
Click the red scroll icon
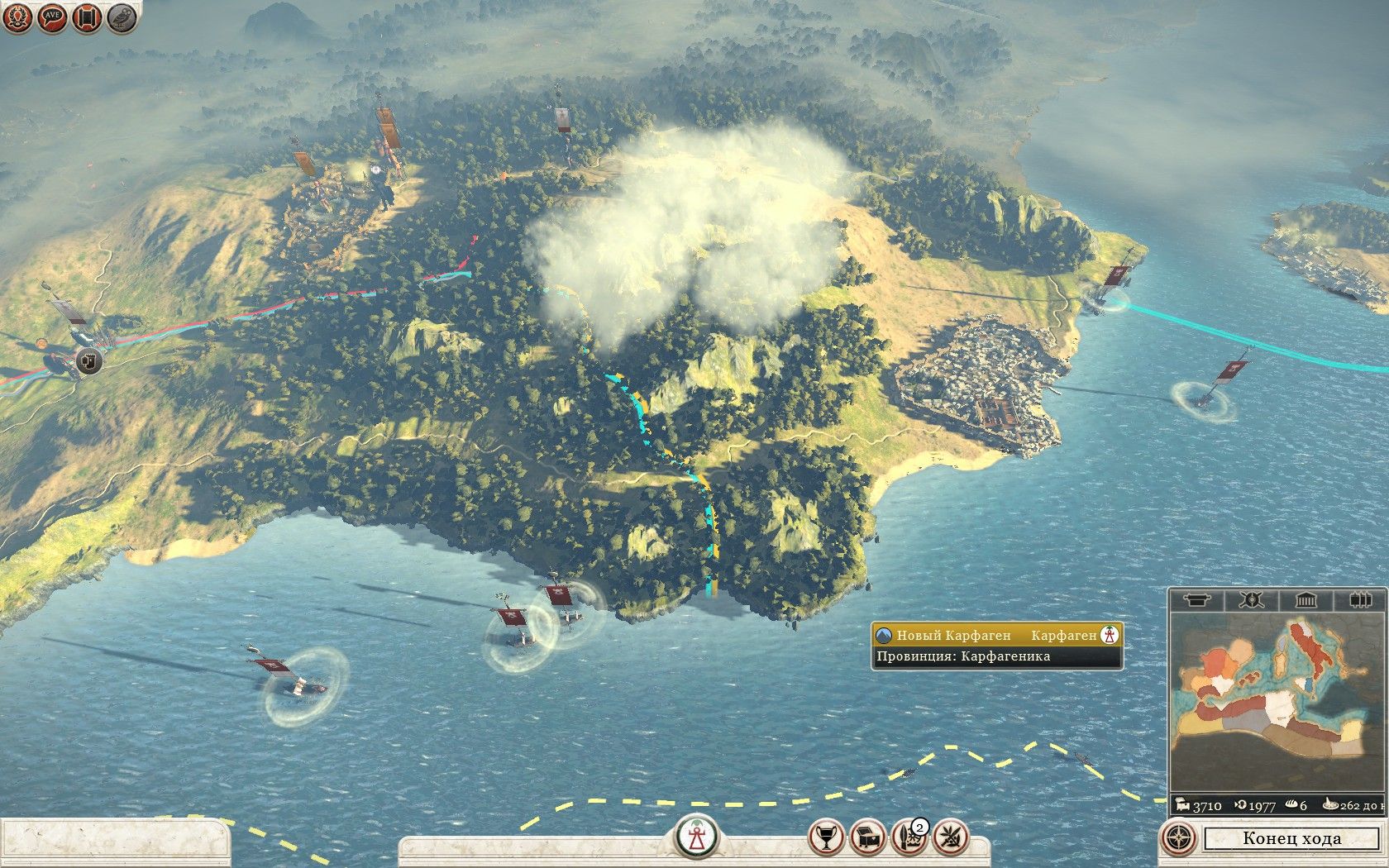[87, 17]
